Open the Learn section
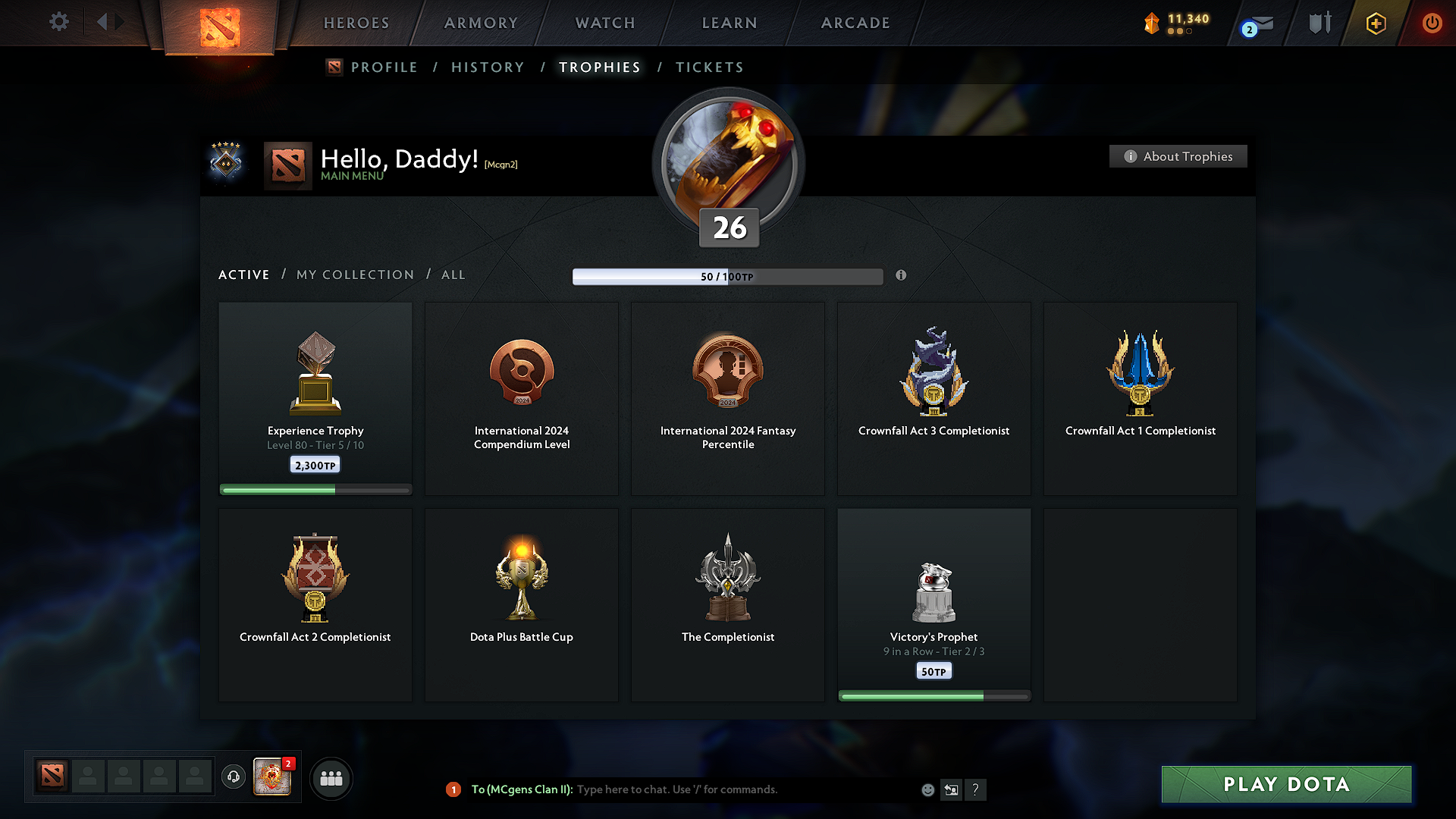Screen dimensions: 1456x819 [x=730, y=23]
